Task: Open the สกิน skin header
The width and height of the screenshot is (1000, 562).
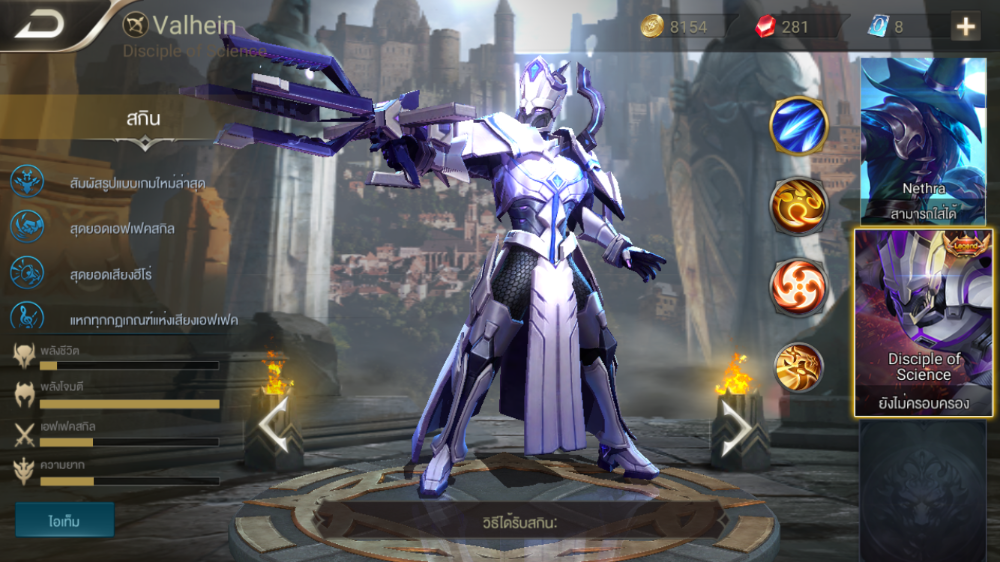Action: [143, 119]
